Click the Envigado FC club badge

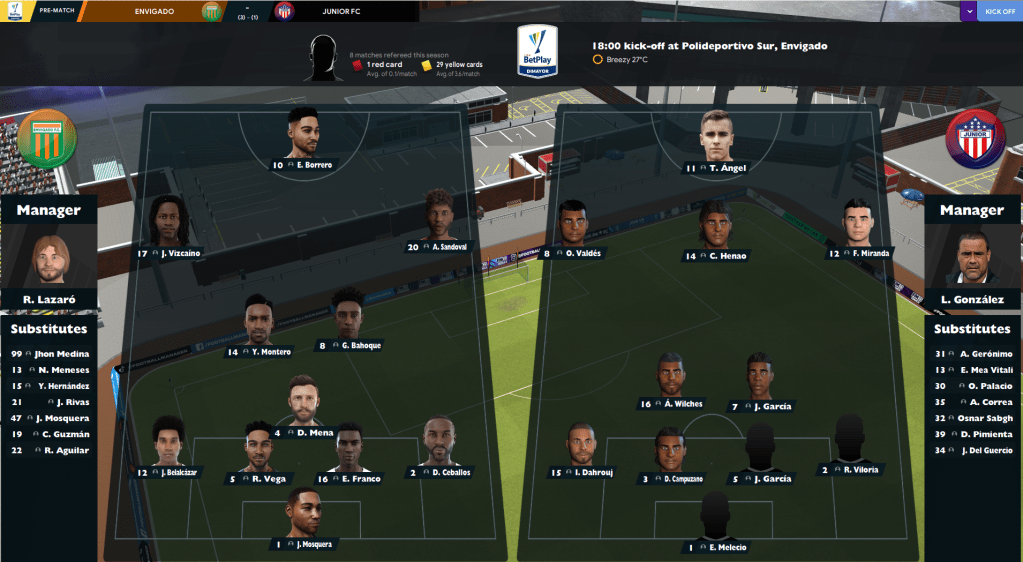(x=47, y=138)
